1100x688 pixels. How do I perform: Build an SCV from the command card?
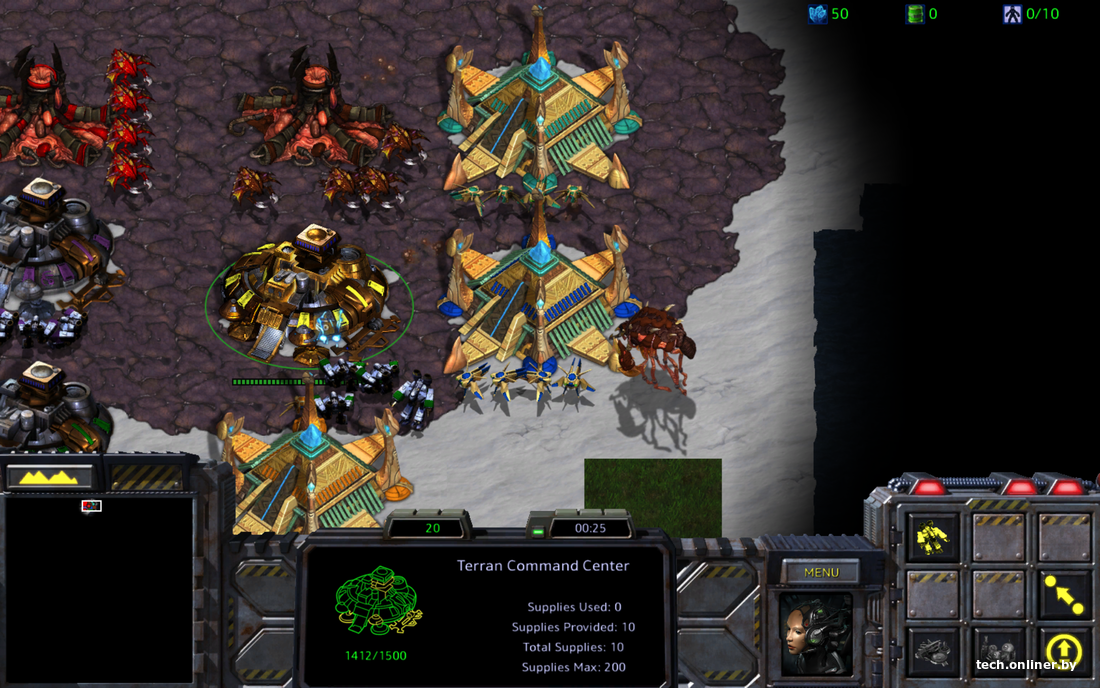[x=933, y=539]
